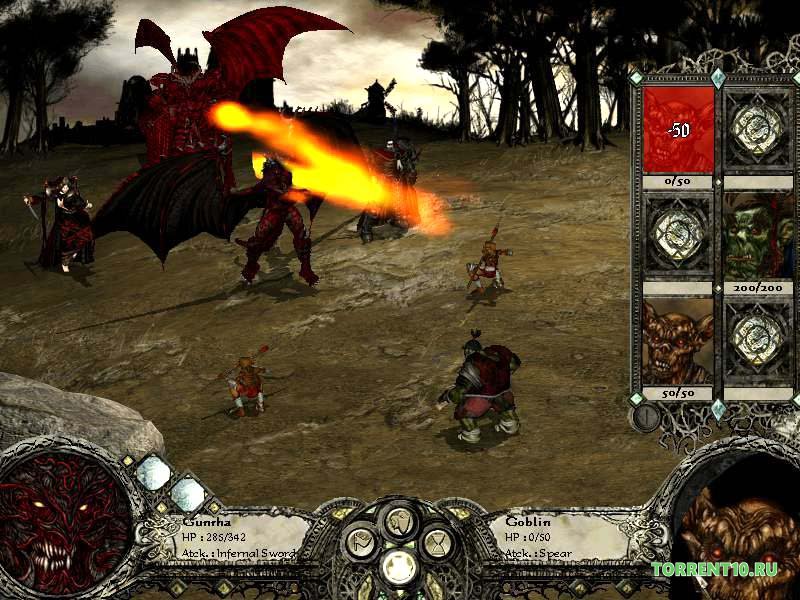Select the brown goblin portrait with 50/50
800x600 pixels.
[678, 342]
